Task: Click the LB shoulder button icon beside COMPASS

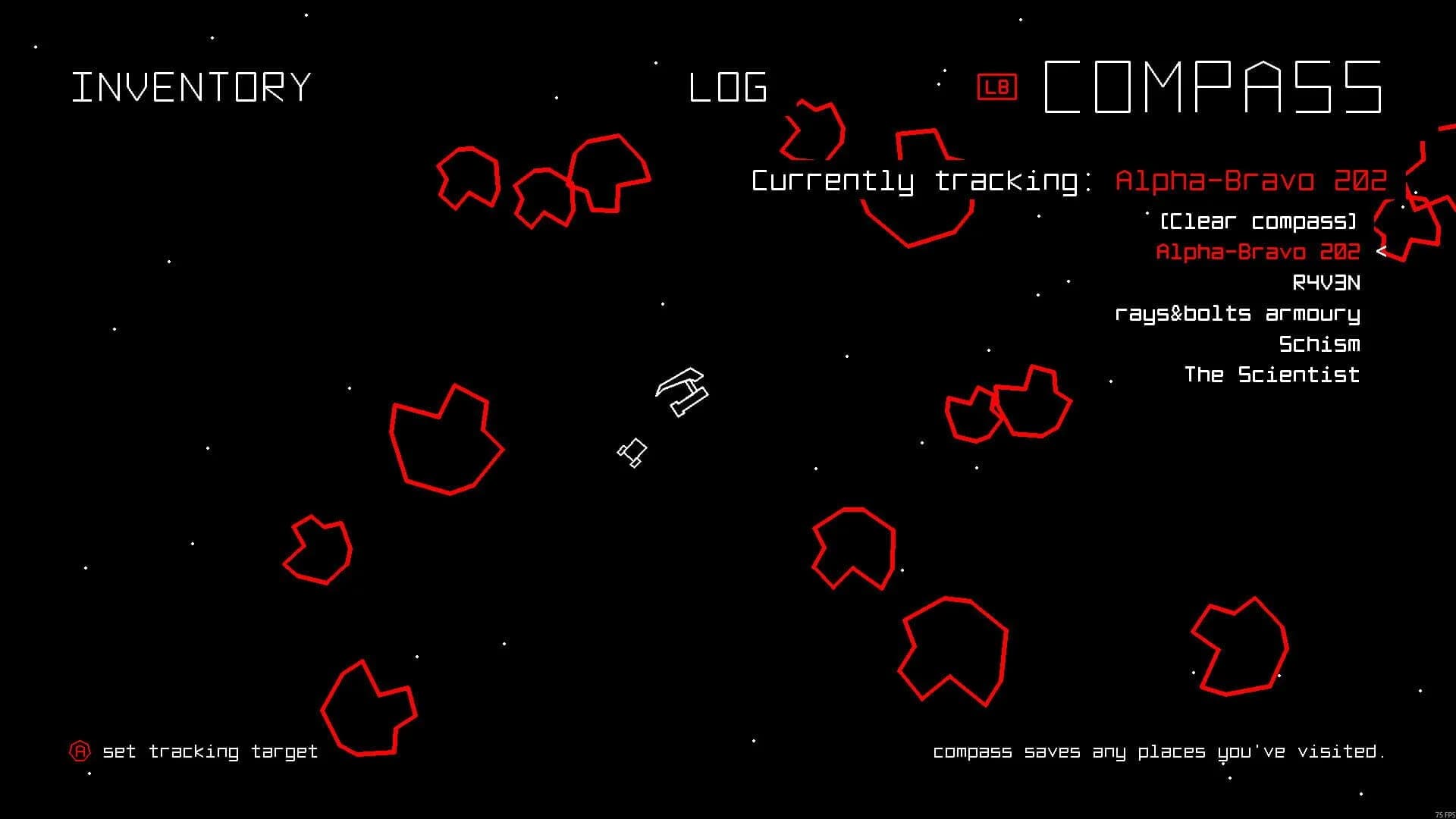Action: [997, 86]
